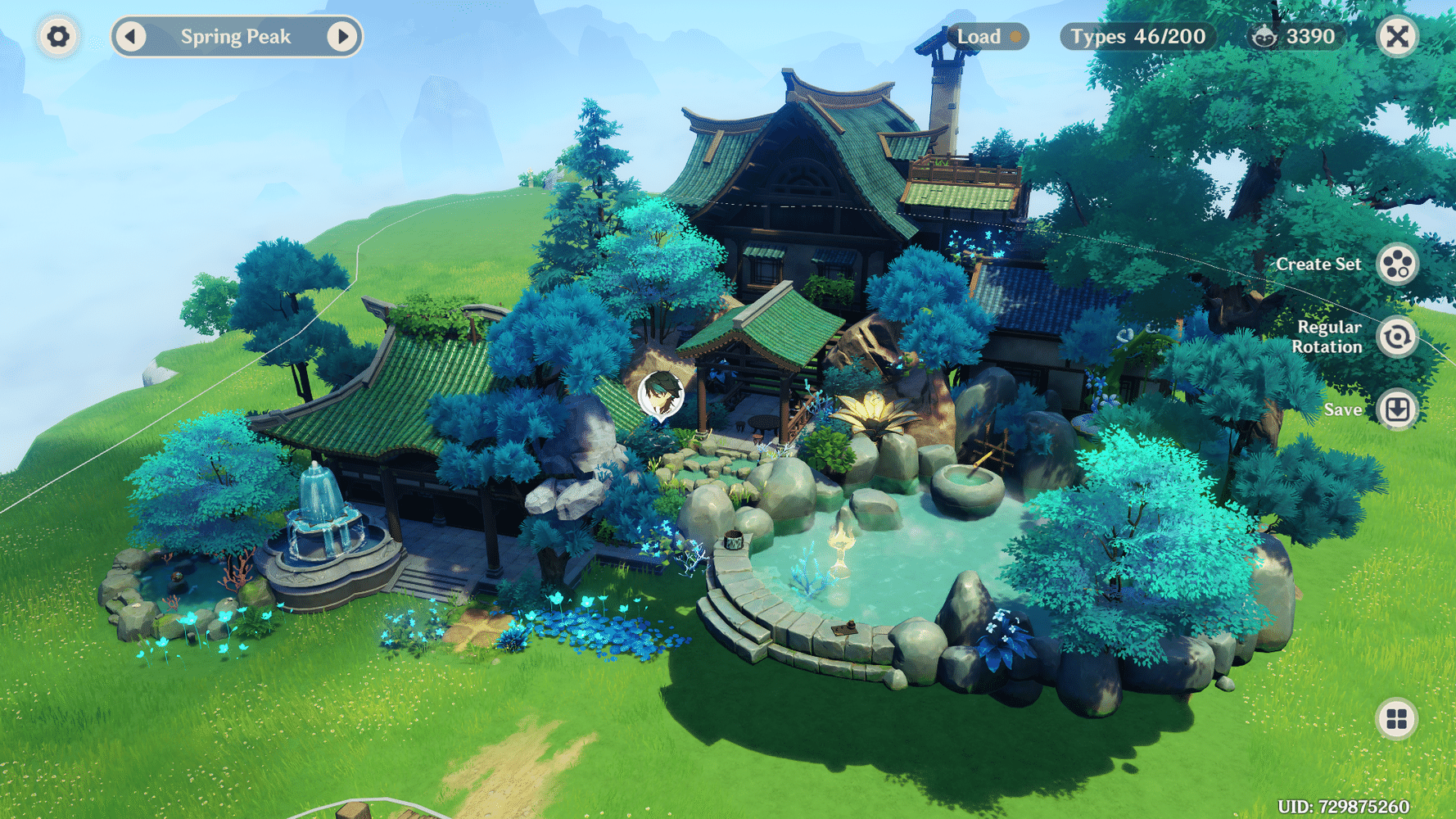Viewport: 1456px width, 819px height.
Task: Switch to previous area with left arrow
Action: click(x=131, y=37)
